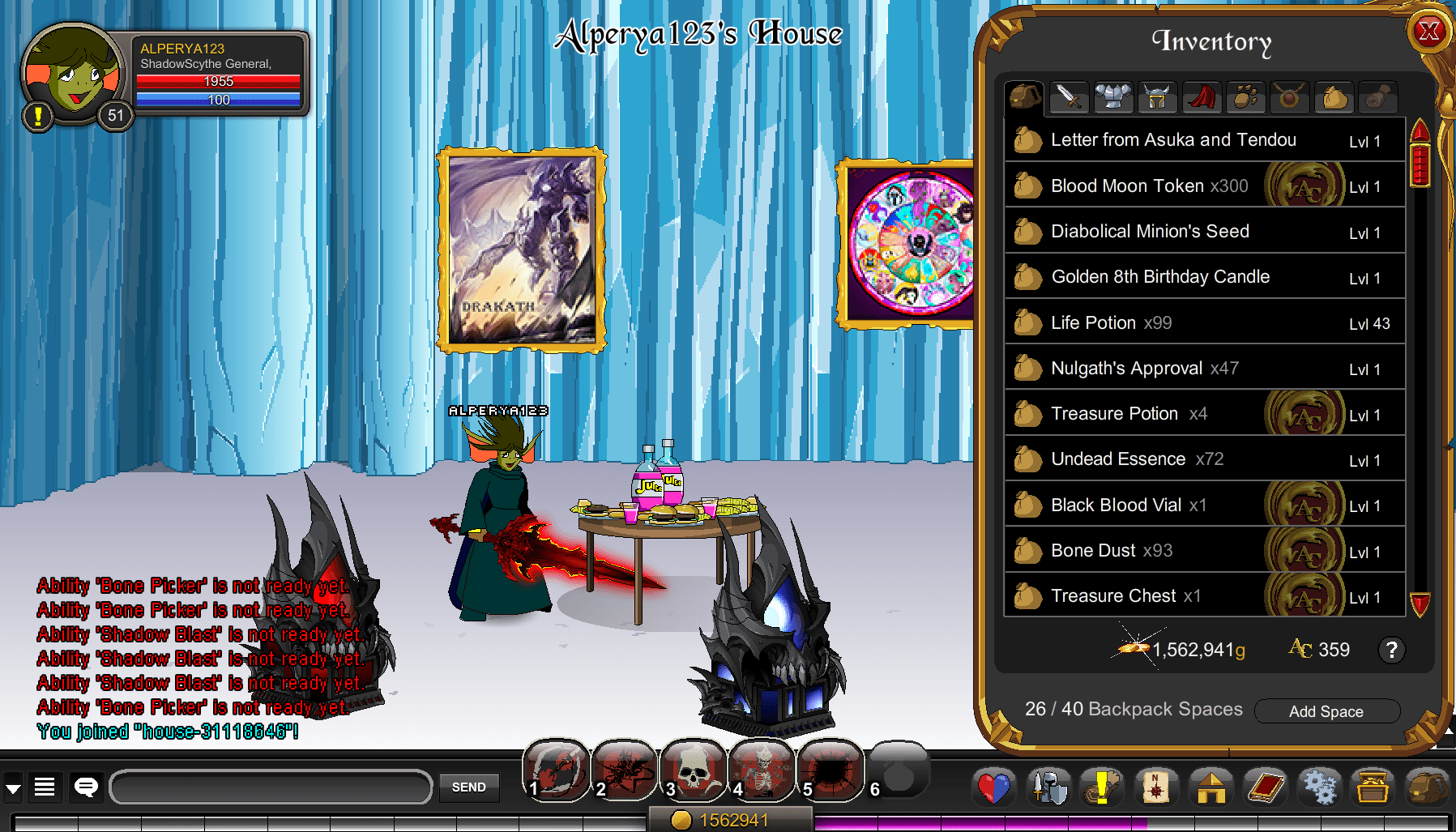Image resolution: width=1456 pixels, height=832 pixels.
Task: Switch to the weapons sword tab
Action: click(x=1069, y=96)
